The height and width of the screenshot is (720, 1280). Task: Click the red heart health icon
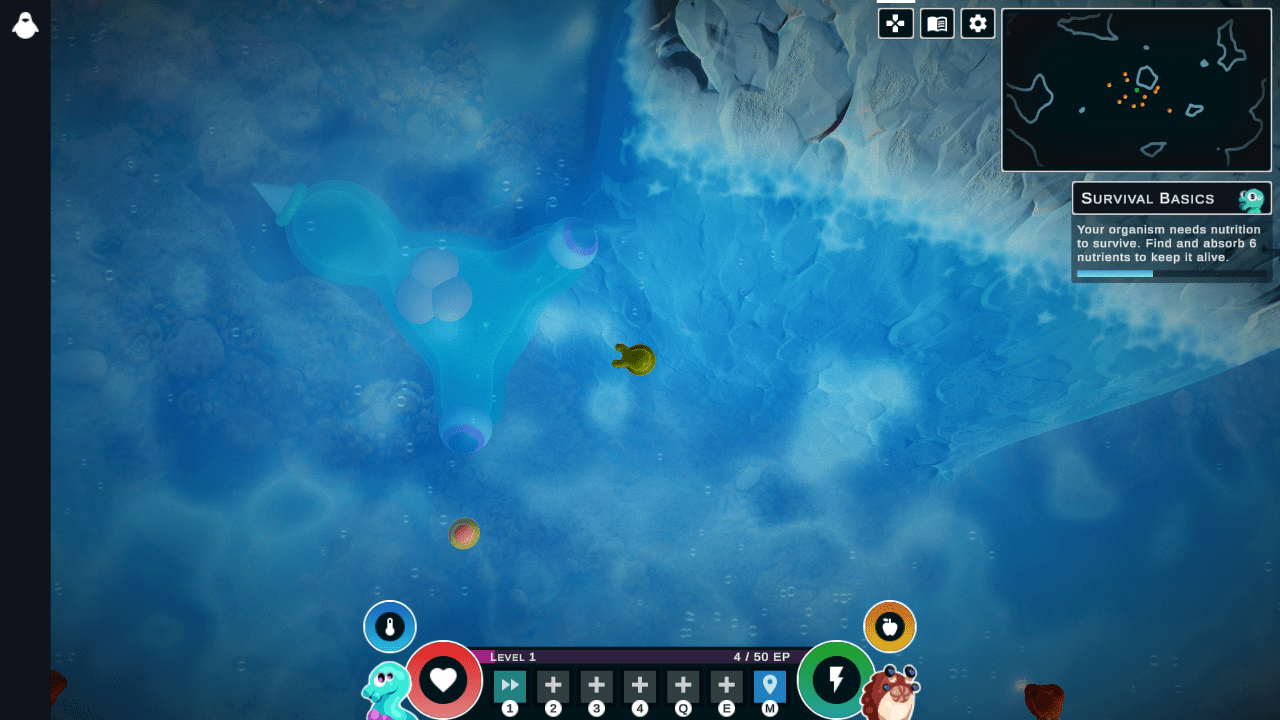(443, 680)
